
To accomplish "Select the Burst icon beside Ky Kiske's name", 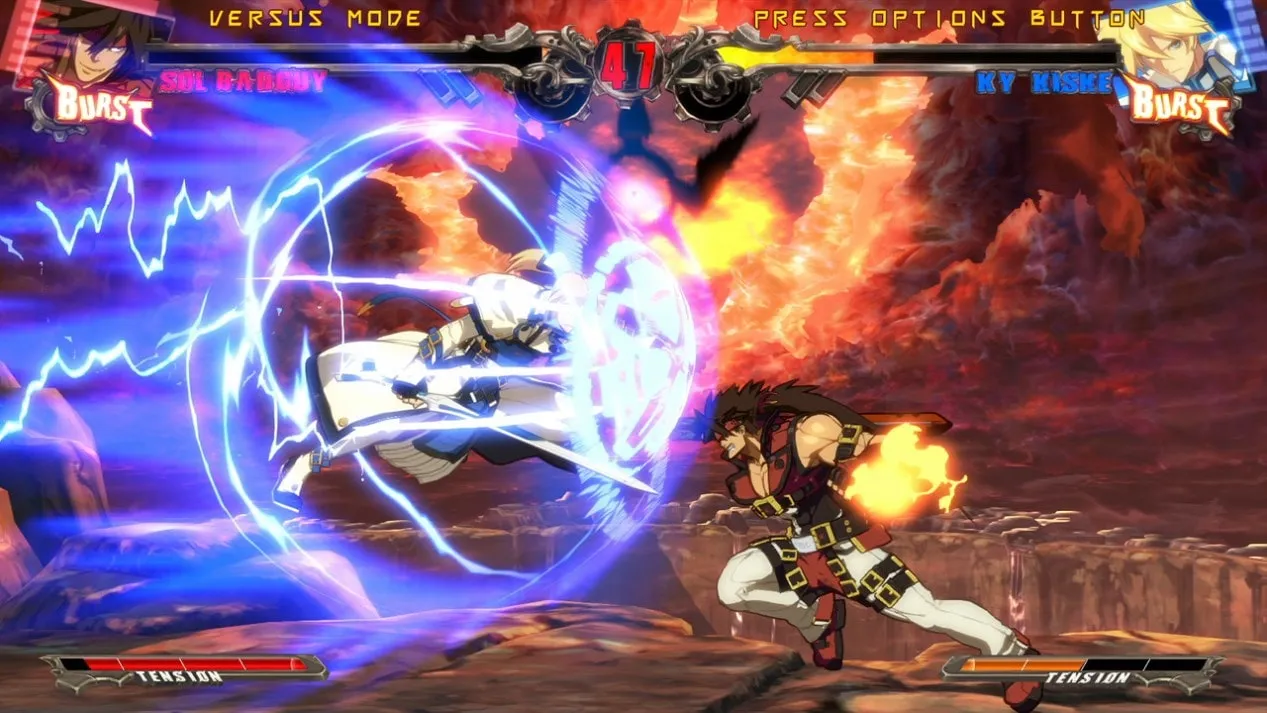I will click(1180, 107).
